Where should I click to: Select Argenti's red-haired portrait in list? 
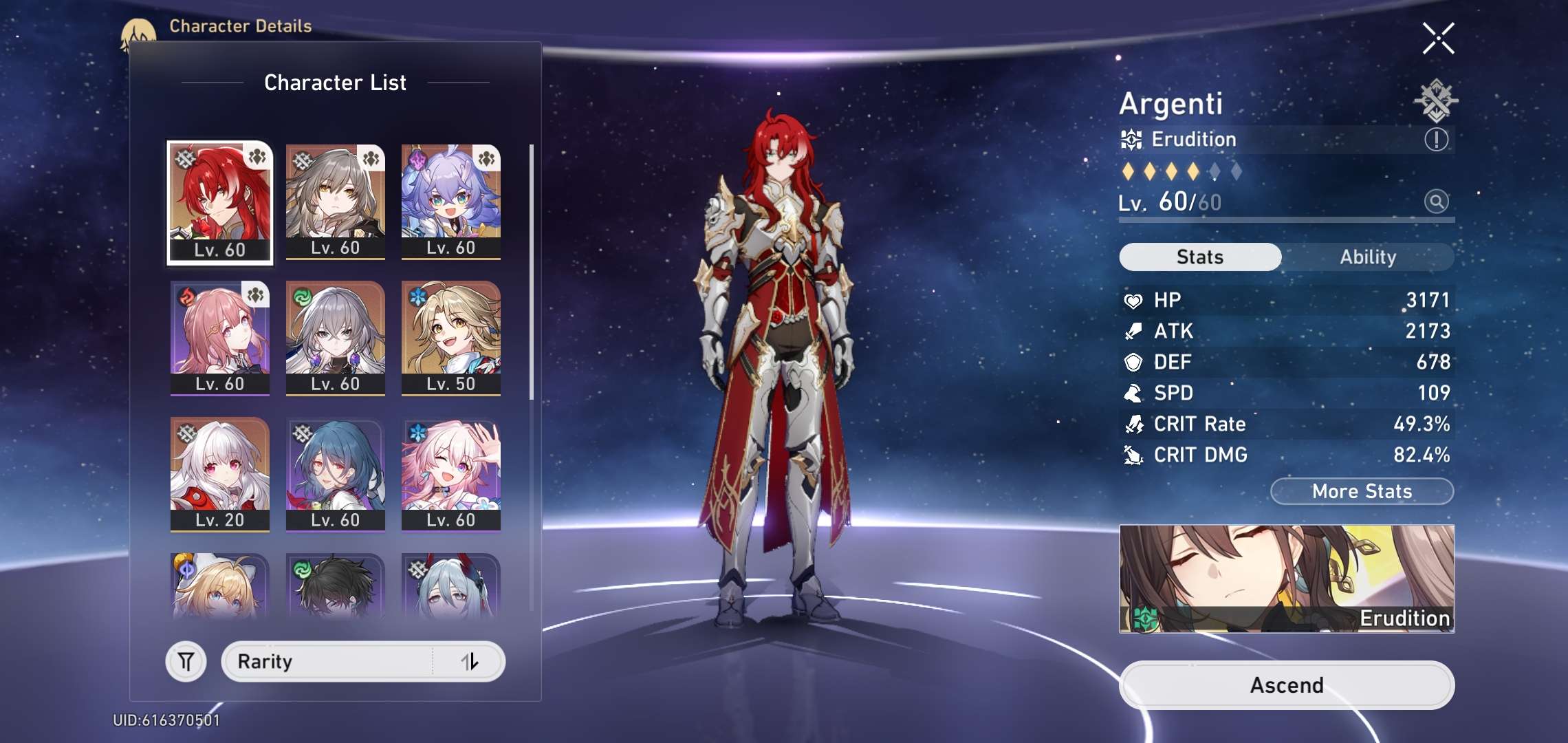[220, 202]
